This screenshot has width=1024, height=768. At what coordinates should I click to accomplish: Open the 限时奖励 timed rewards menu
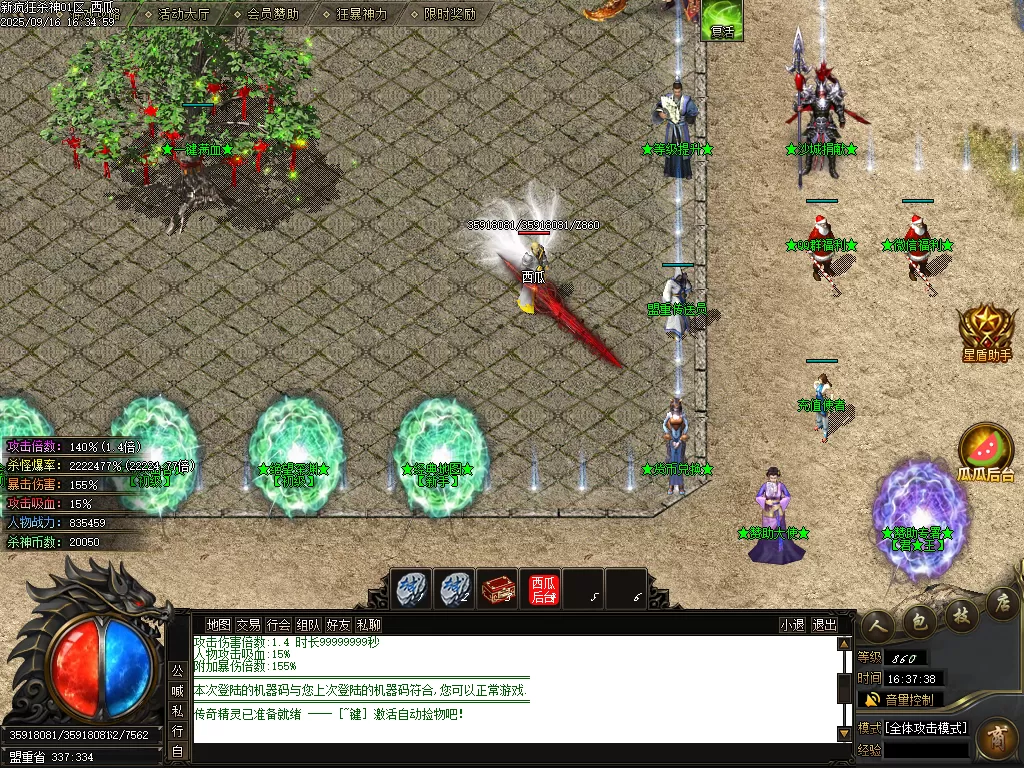pos(449,14)
